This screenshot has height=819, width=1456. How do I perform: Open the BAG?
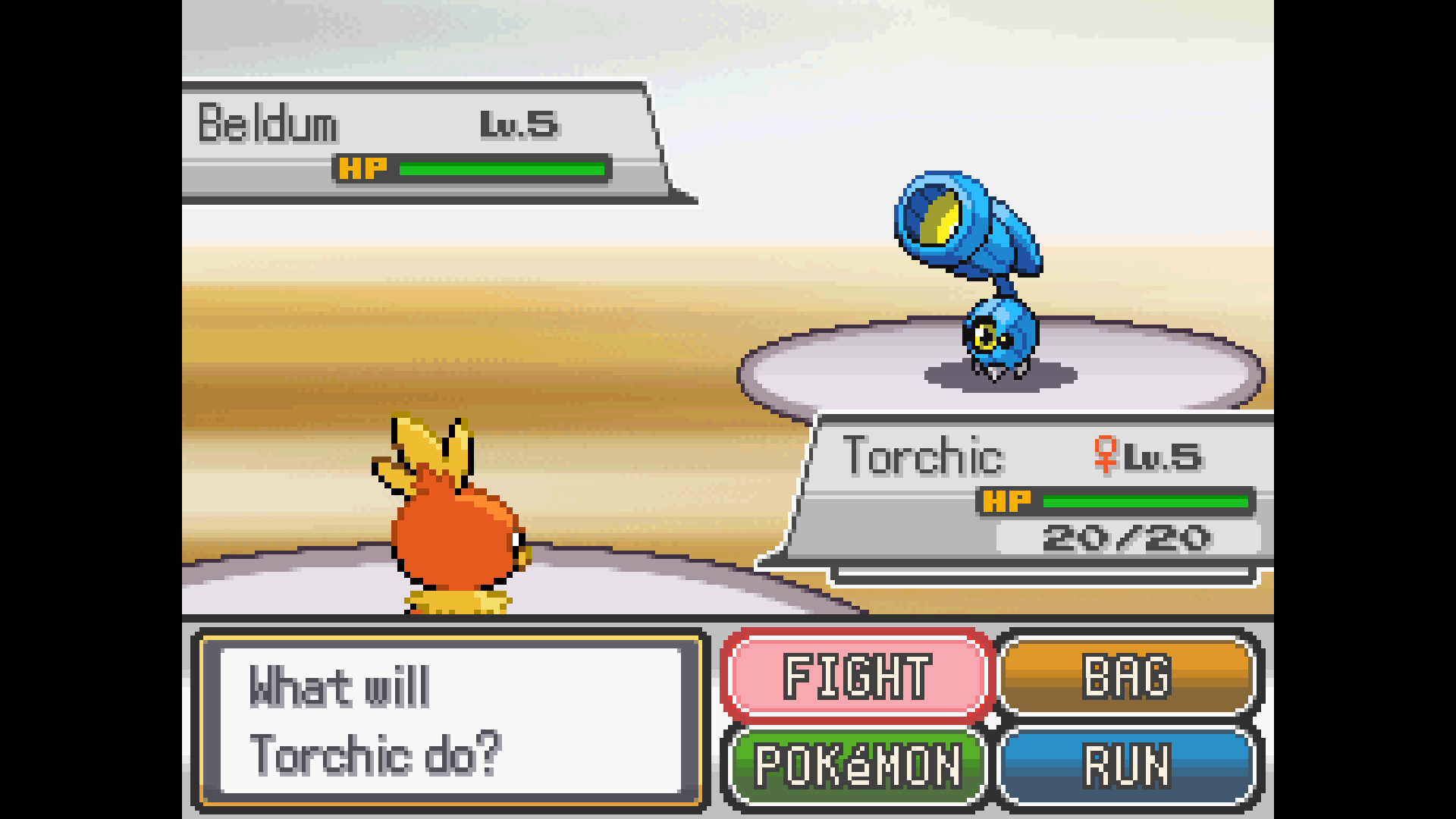tap(1128, 675)
